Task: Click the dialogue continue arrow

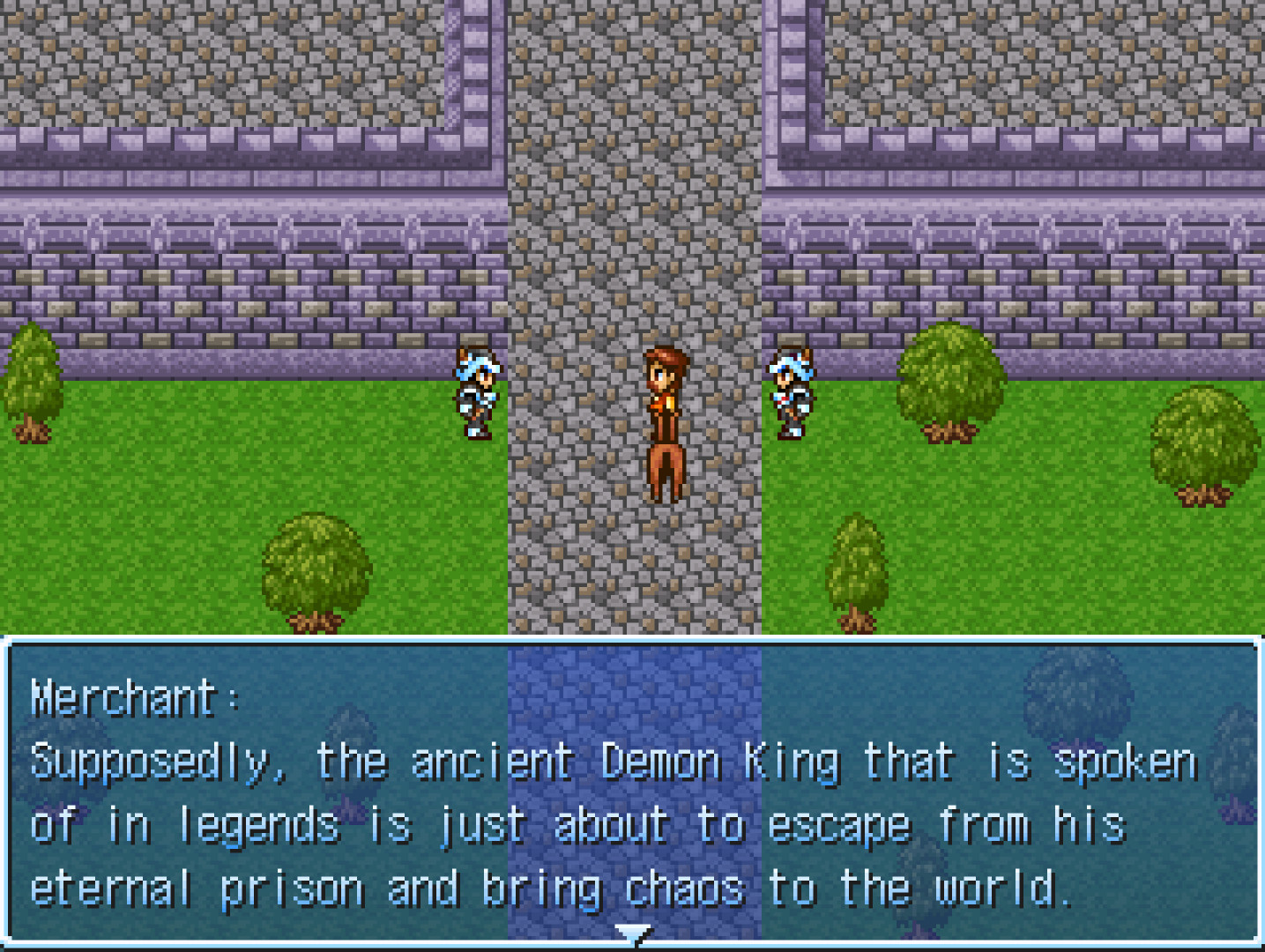Action: pos(632,933)
